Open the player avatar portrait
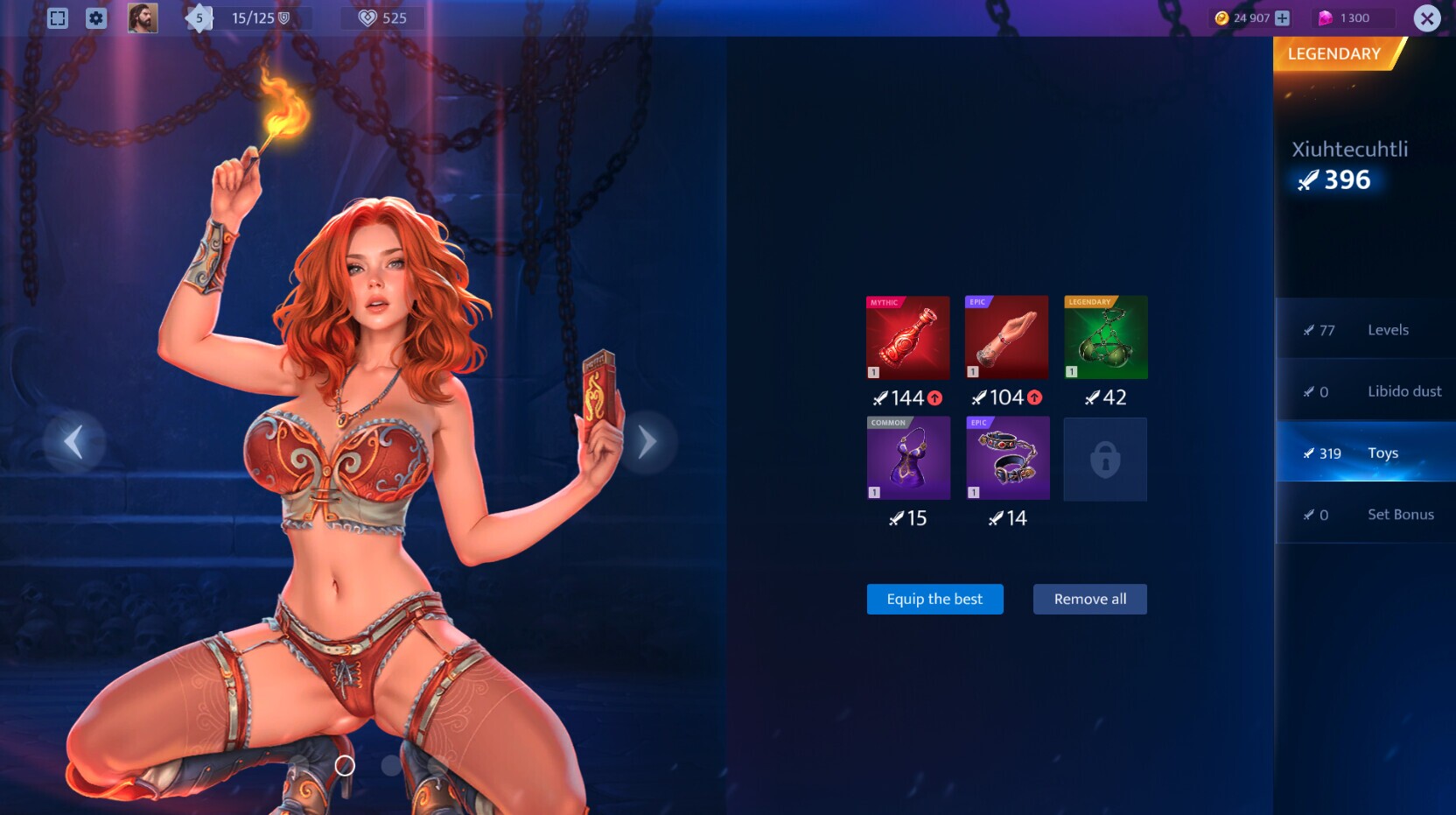 pyautogui.click(x=143, y=18)
